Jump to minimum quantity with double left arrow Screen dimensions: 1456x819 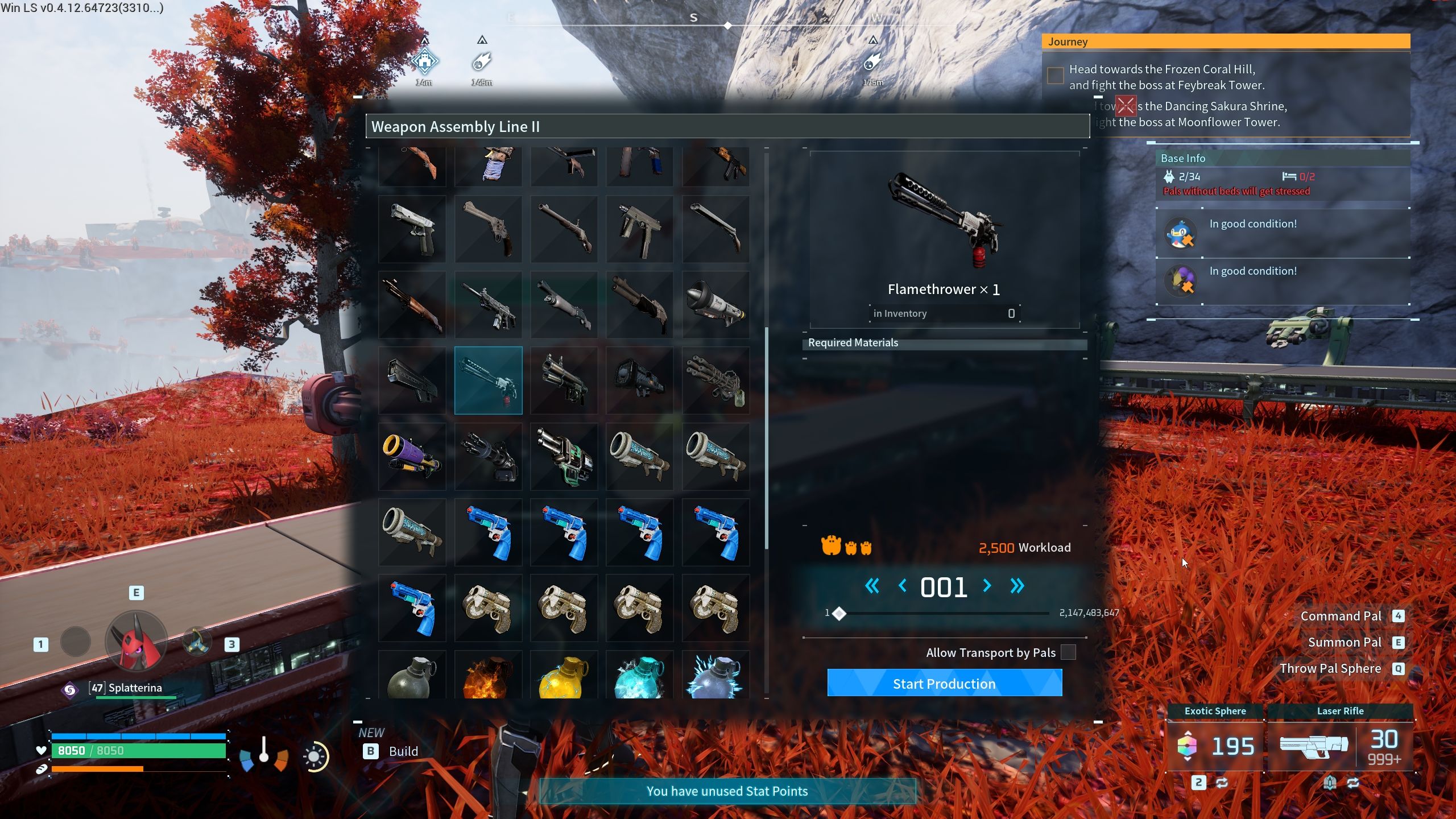872,586
